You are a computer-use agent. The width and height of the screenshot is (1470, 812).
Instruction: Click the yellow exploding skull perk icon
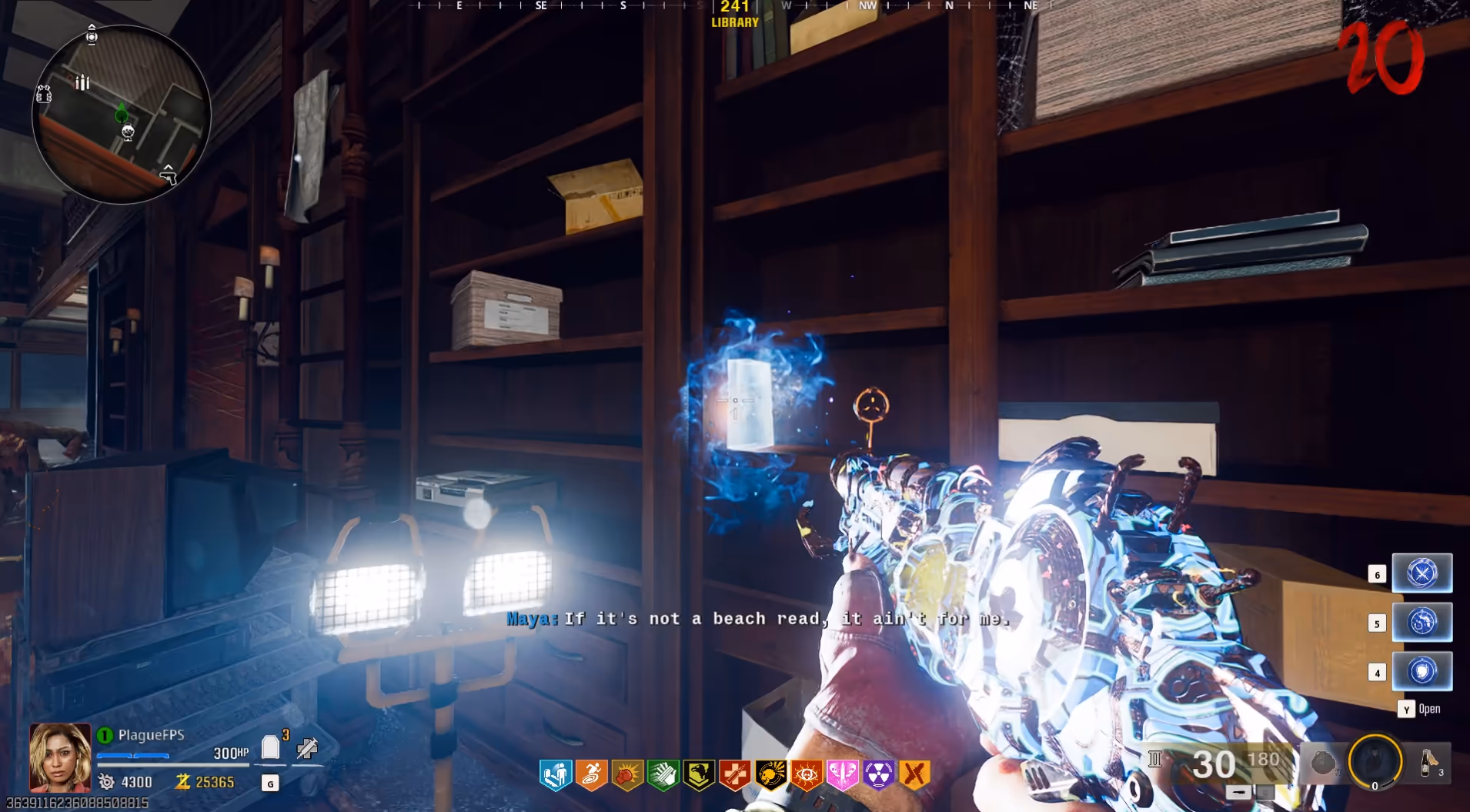click(770, 775)
